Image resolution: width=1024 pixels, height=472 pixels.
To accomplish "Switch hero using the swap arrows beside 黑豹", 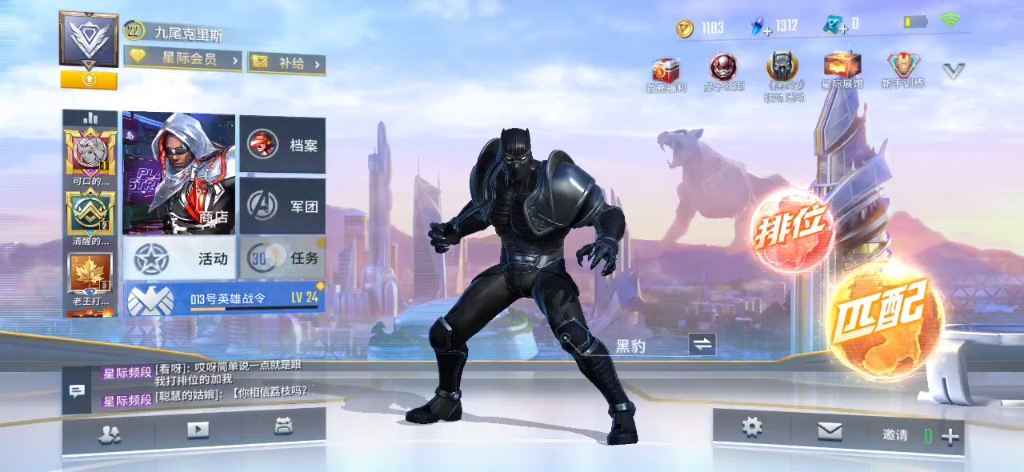I will pos(703,345).
